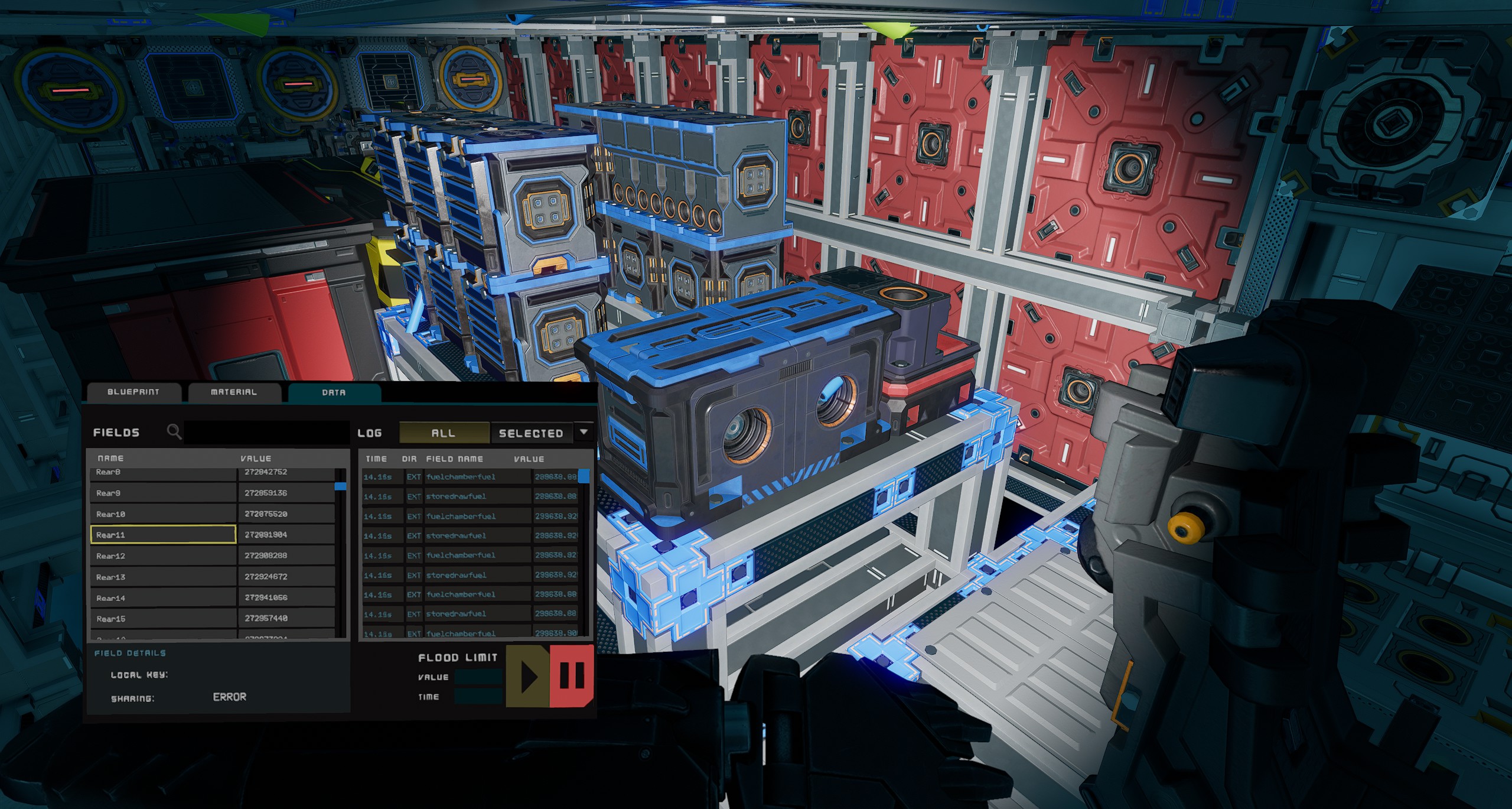Open the Material tab
This screenshot has width=1512, height=809.
(233, 392)
